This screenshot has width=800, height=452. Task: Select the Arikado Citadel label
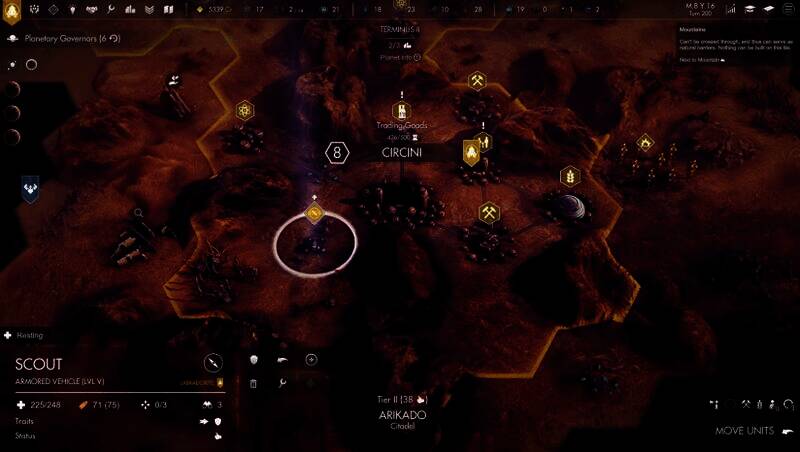pyautogui.click(x=402, y=416)
